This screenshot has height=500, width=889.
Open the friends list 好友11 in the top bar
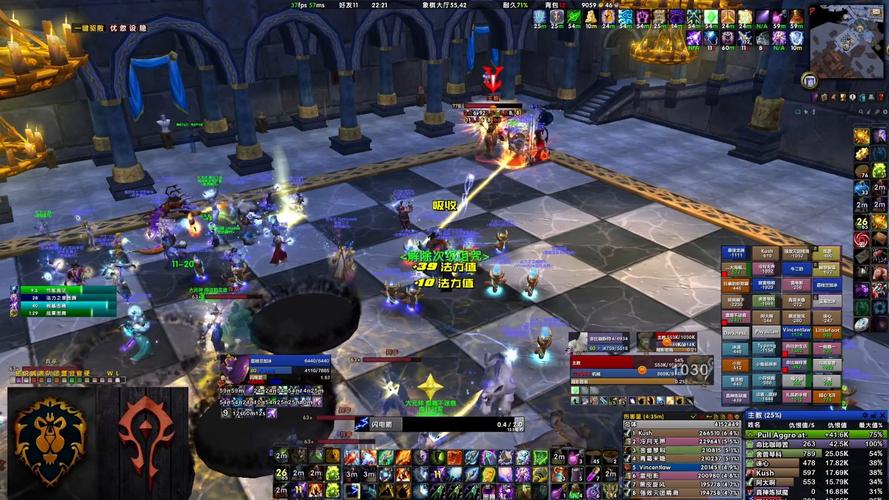(x=348, y=5)
